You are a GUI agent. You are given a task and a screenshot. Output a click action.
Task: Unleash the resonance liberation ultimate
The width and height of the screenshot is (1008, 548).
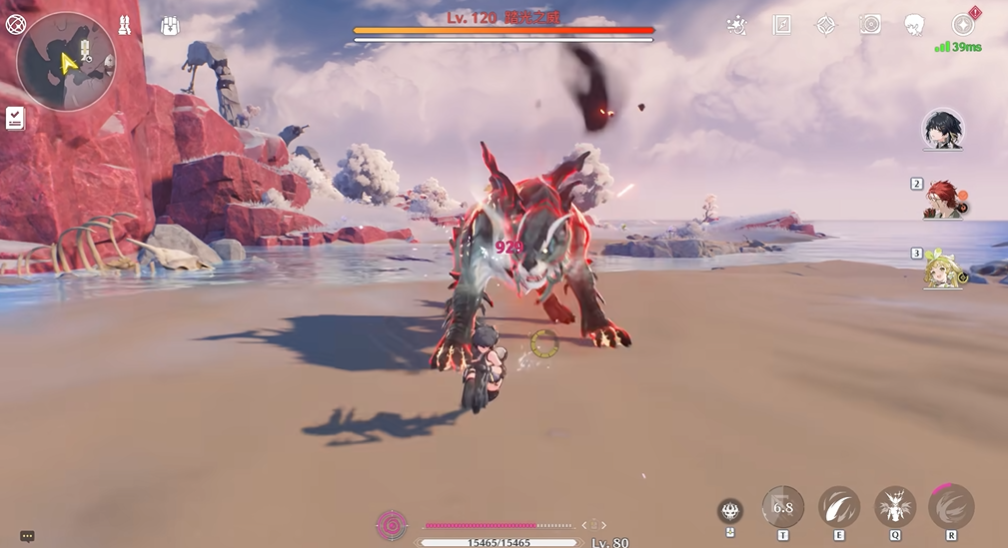coord(951,507)
